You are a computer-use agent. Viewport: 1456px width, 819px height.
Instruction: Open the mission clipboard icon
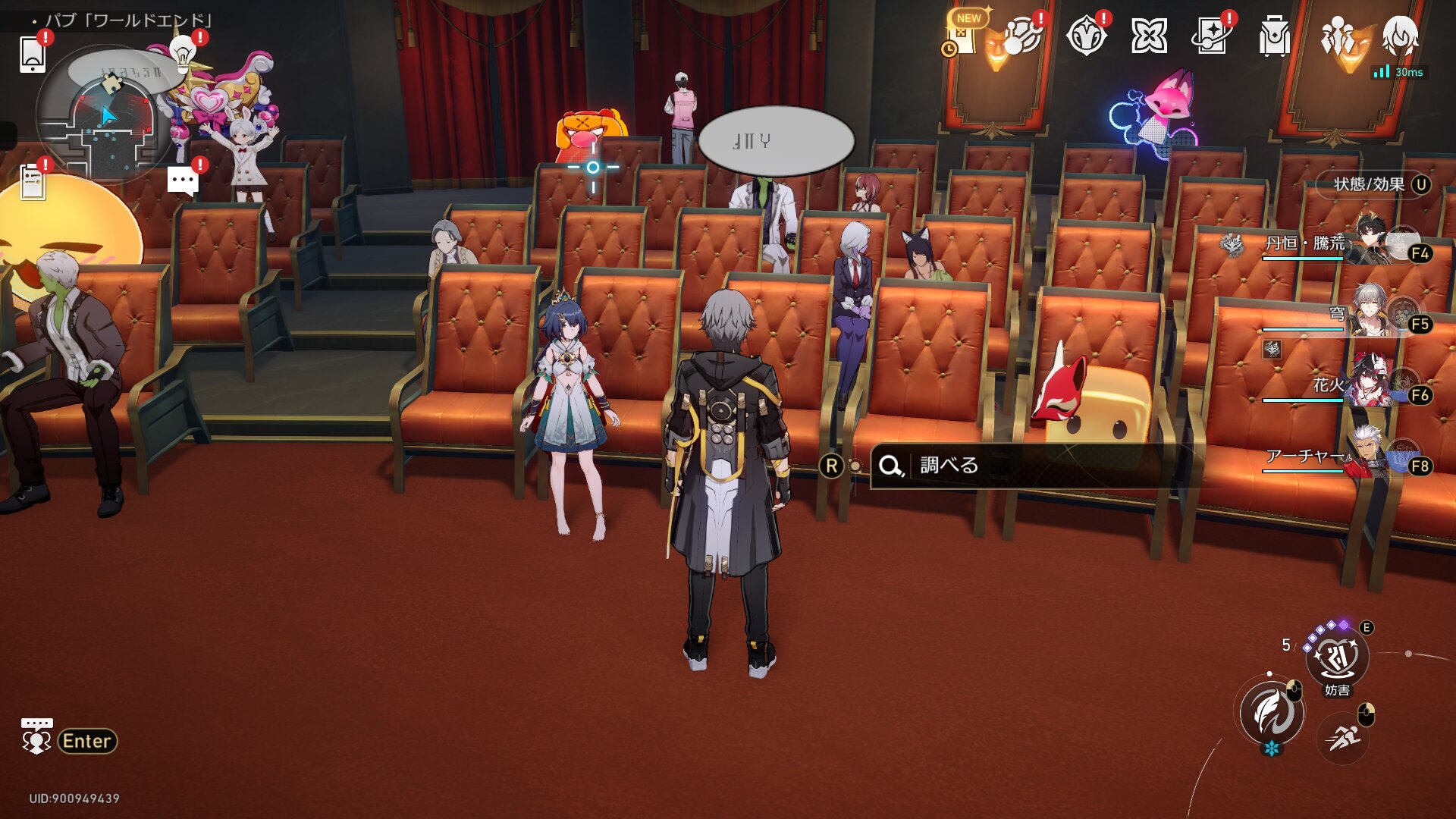coord(33,182)
